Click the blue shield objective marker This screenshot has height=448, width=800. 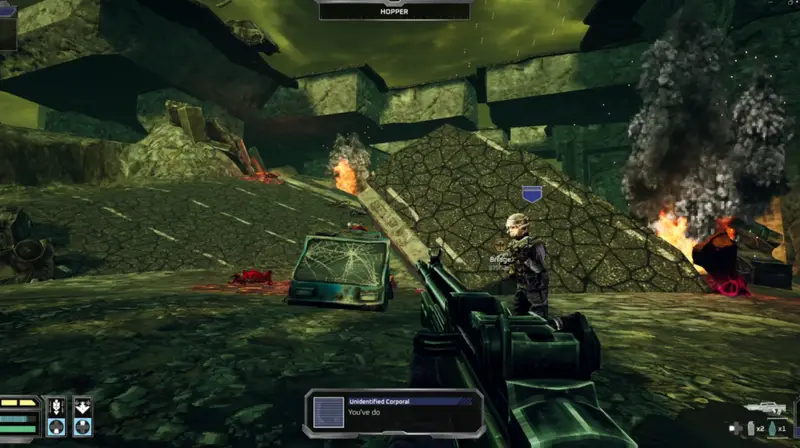pyautogui.click(x=531, y=194)
